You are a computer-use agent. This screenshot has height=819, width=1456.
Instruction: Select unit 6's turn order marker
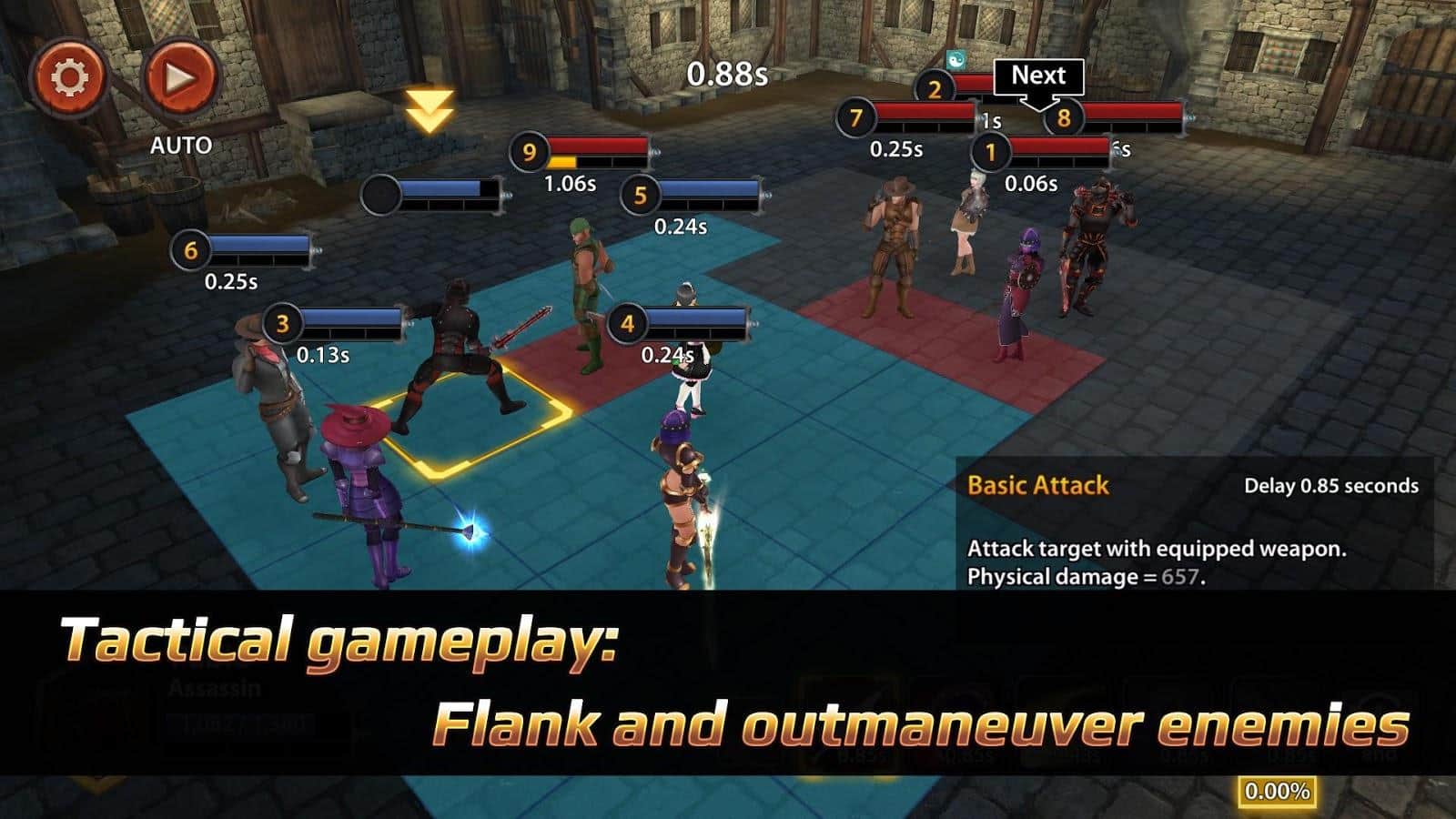190,248
